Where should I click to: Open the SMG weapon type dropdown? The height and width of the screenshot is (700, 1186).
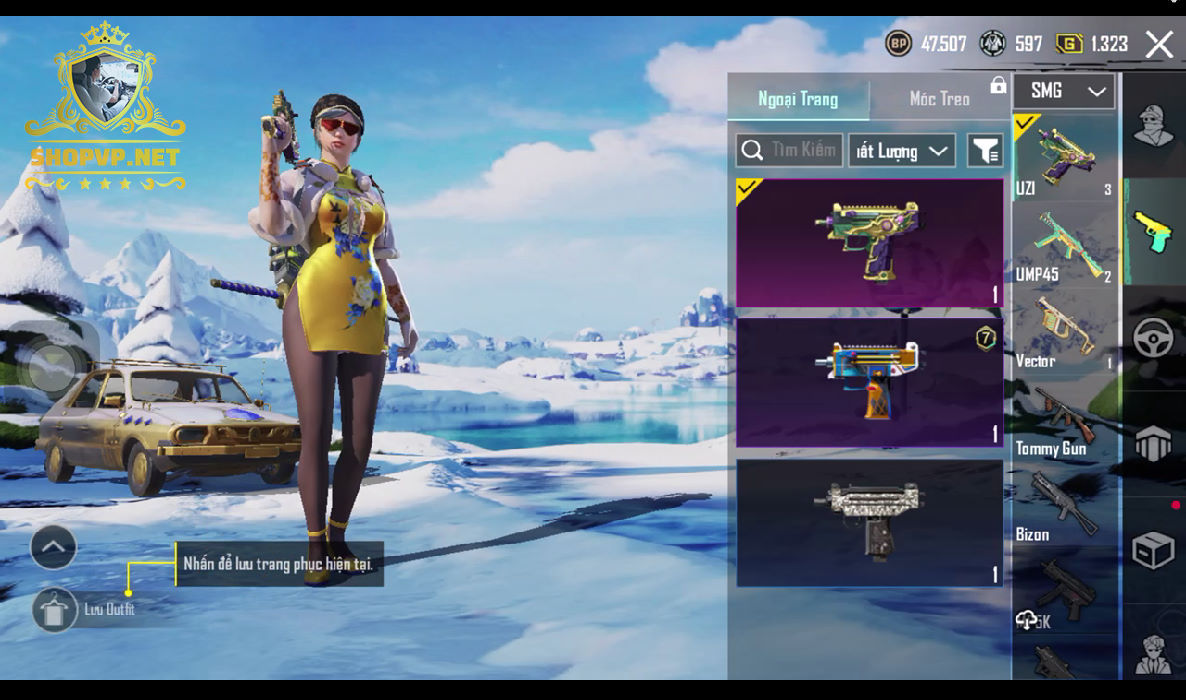pyautogui.click(x=1063, y=91)
